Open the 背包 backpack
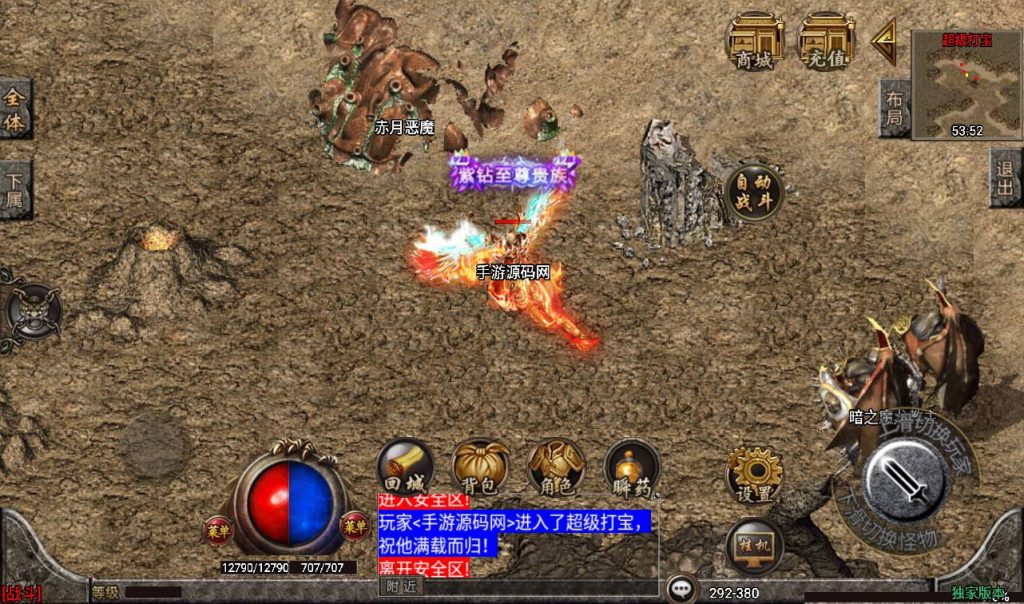This screenshot has width=1024, height=604. [481, 468]
